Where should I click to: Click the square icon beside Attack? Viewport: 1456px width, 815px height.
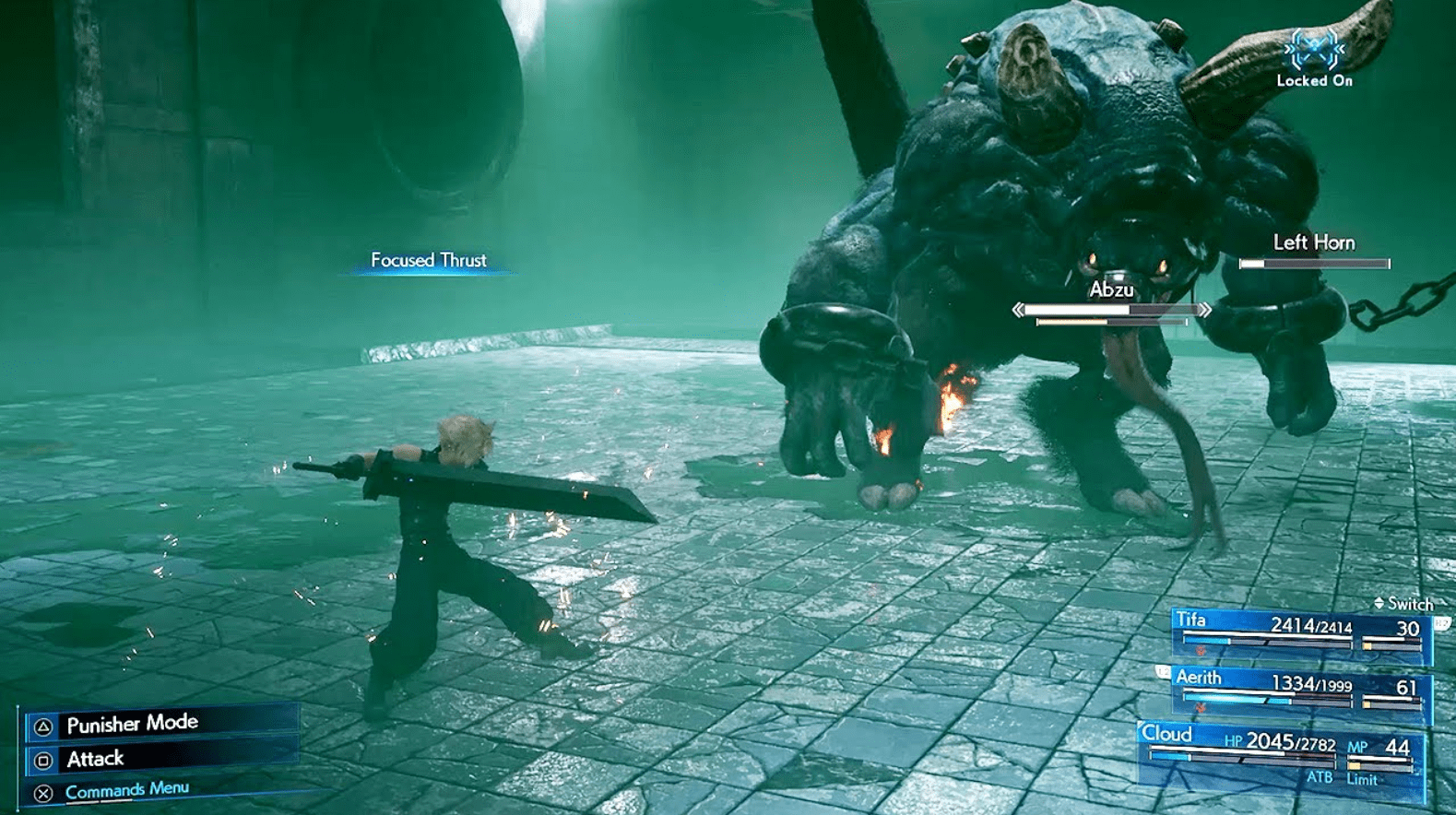41,759
